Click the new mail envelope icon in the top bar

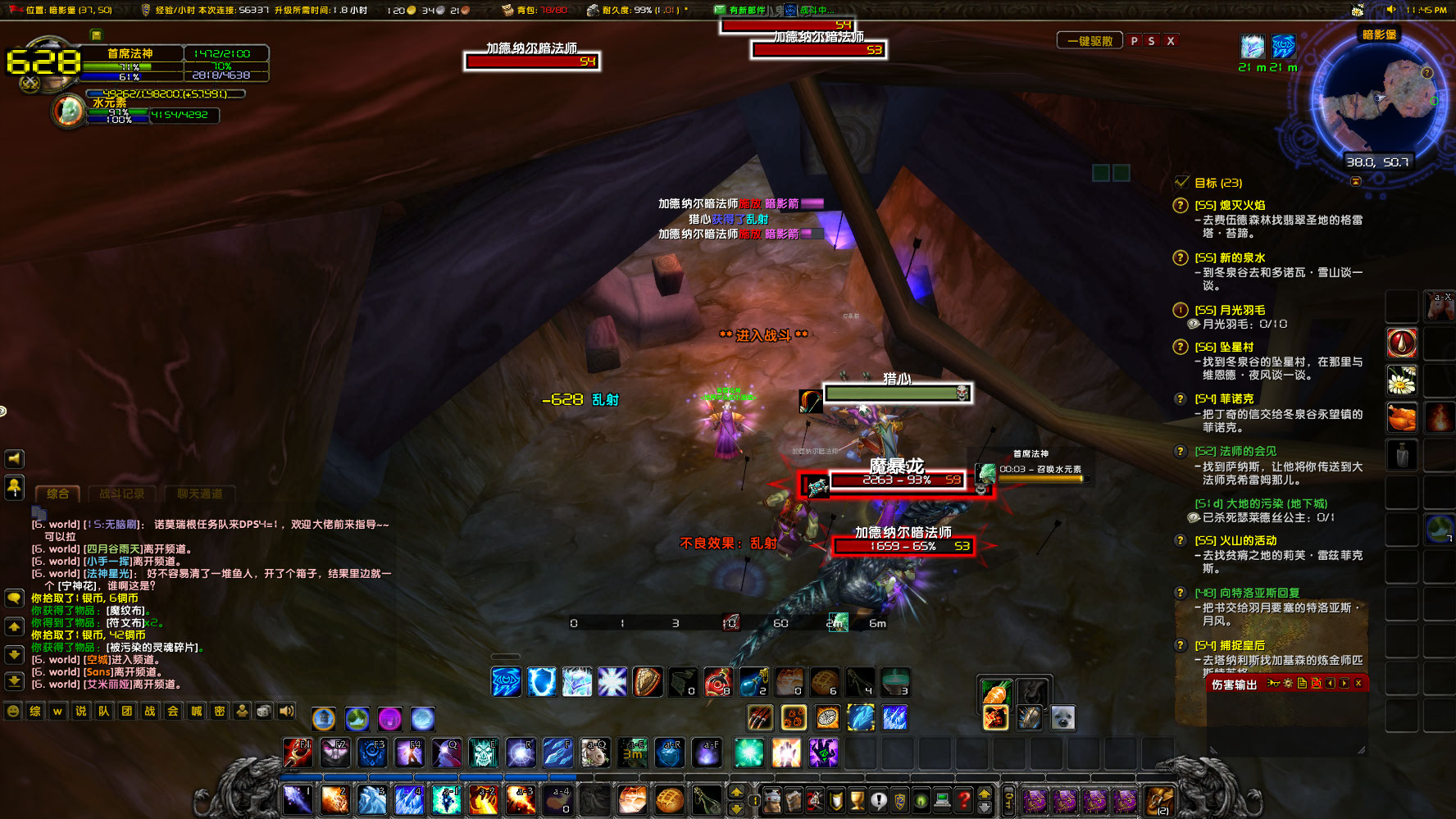[x=721, y=10]
